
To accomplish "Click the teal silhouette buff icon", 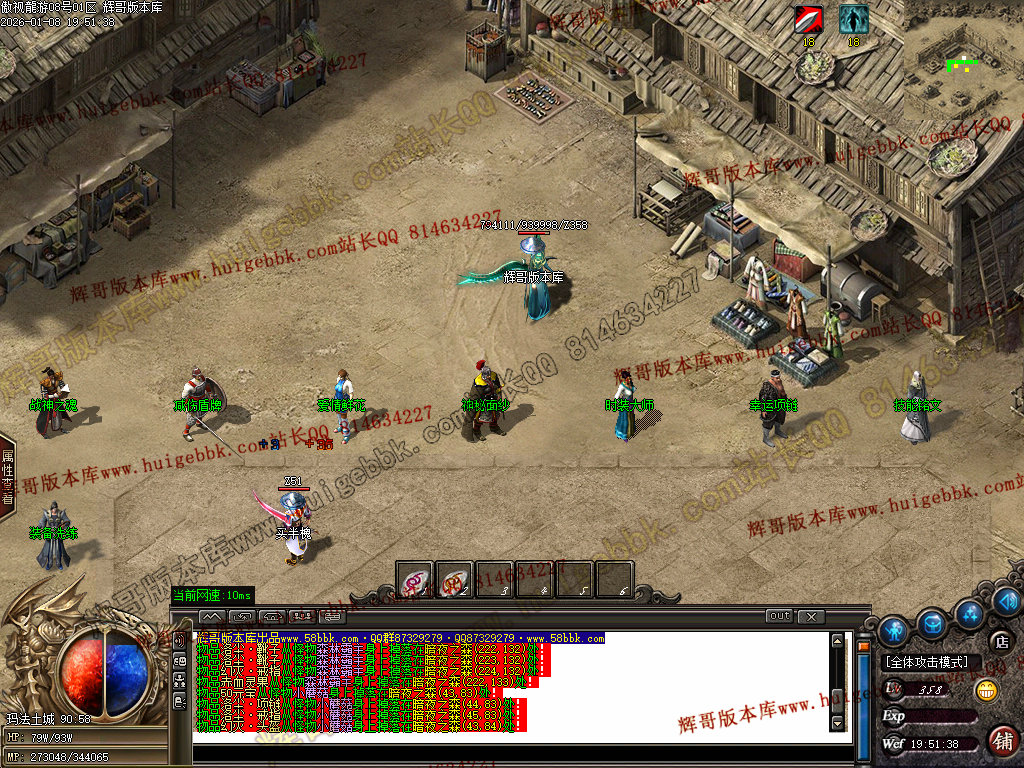I will [x=853, y=20].
